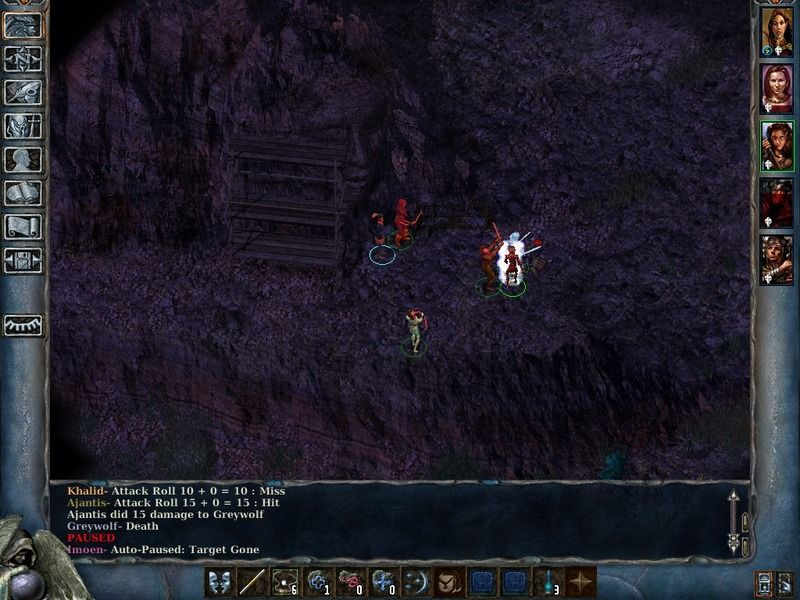The image size is (800, 600).
Task: Click the closed-eye rest button
Action: 24,325
